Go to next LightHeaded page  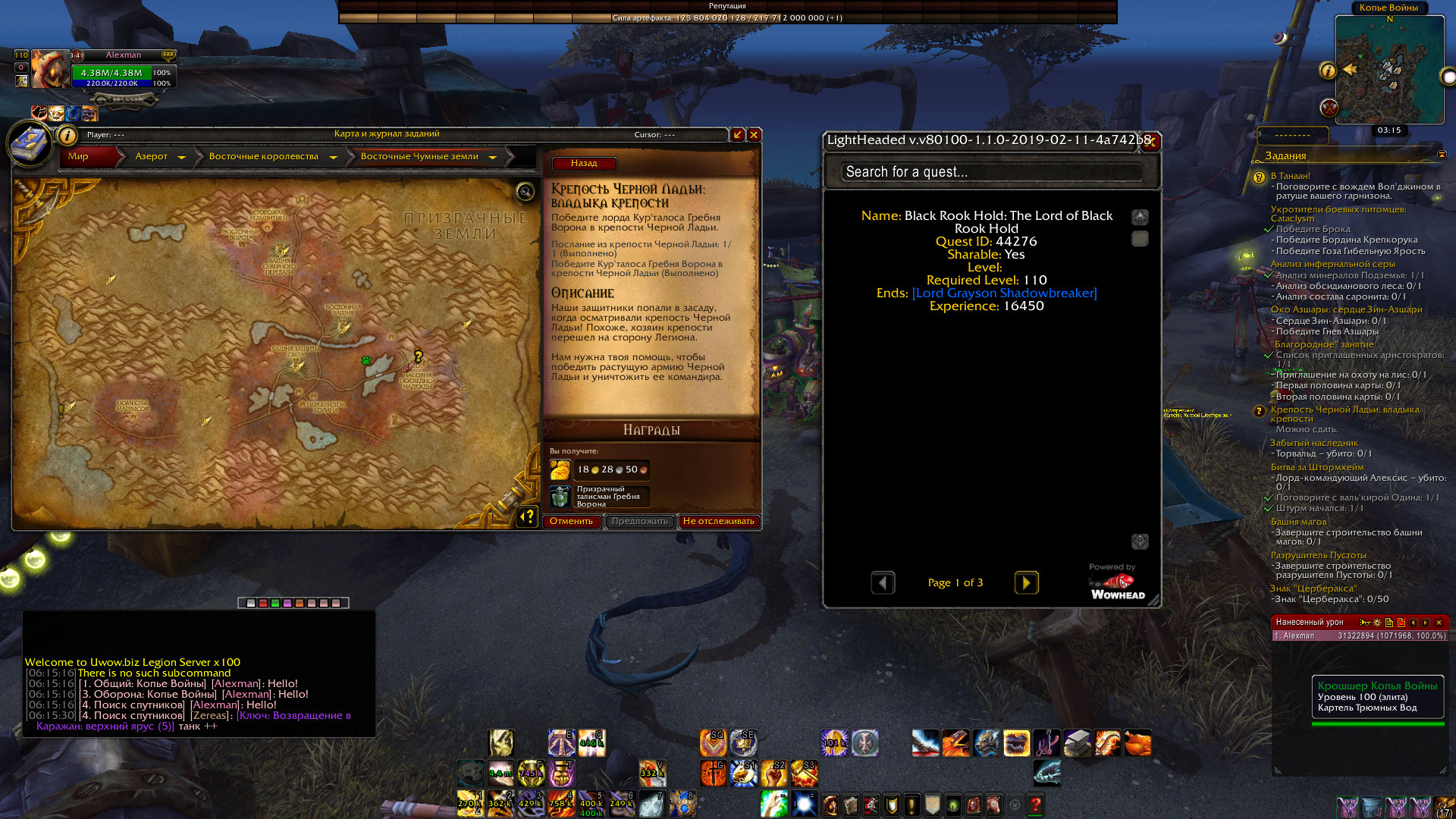point(1026,582)
